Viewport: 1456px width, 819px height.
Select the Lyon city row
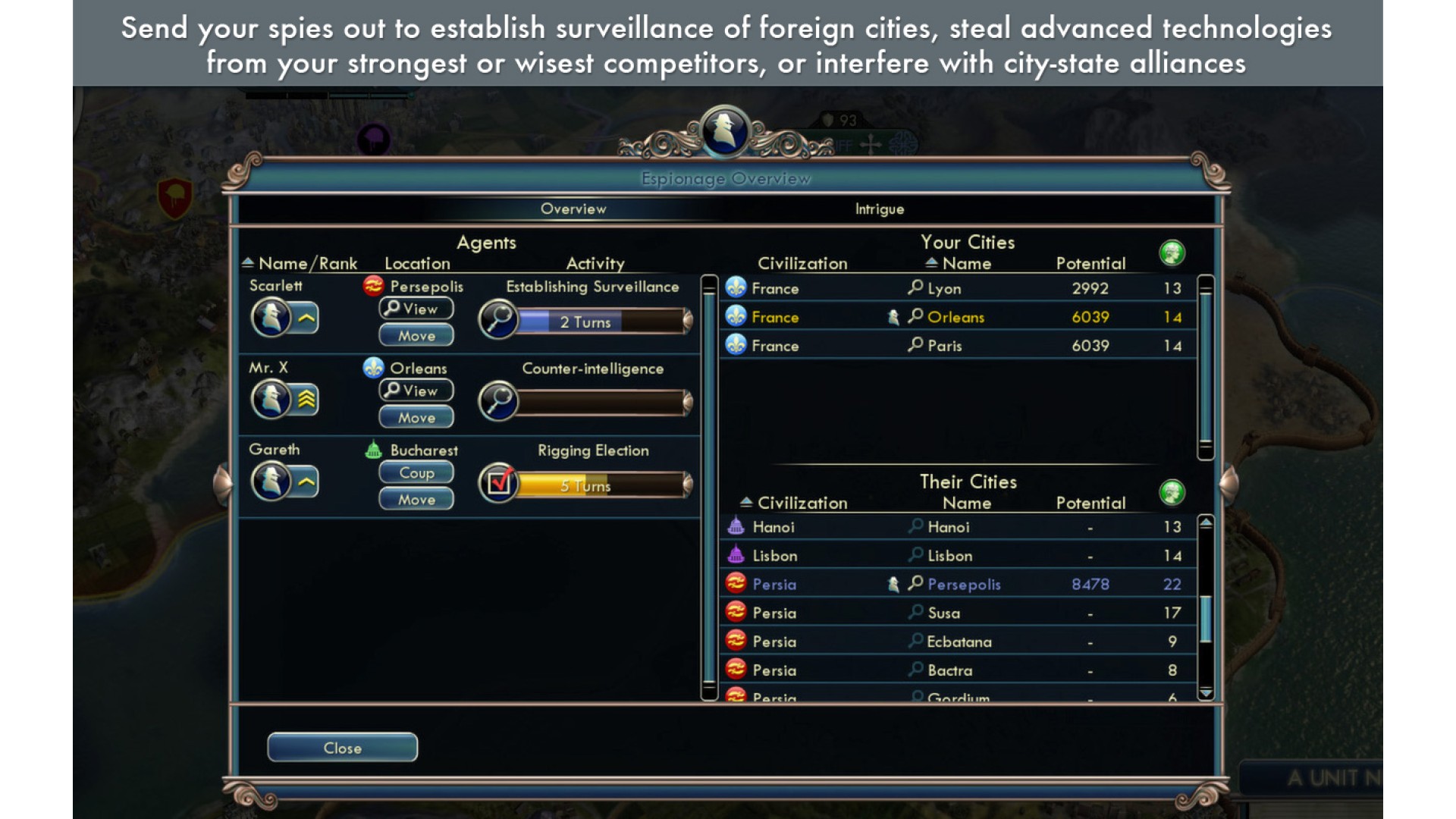click(957, 289)
